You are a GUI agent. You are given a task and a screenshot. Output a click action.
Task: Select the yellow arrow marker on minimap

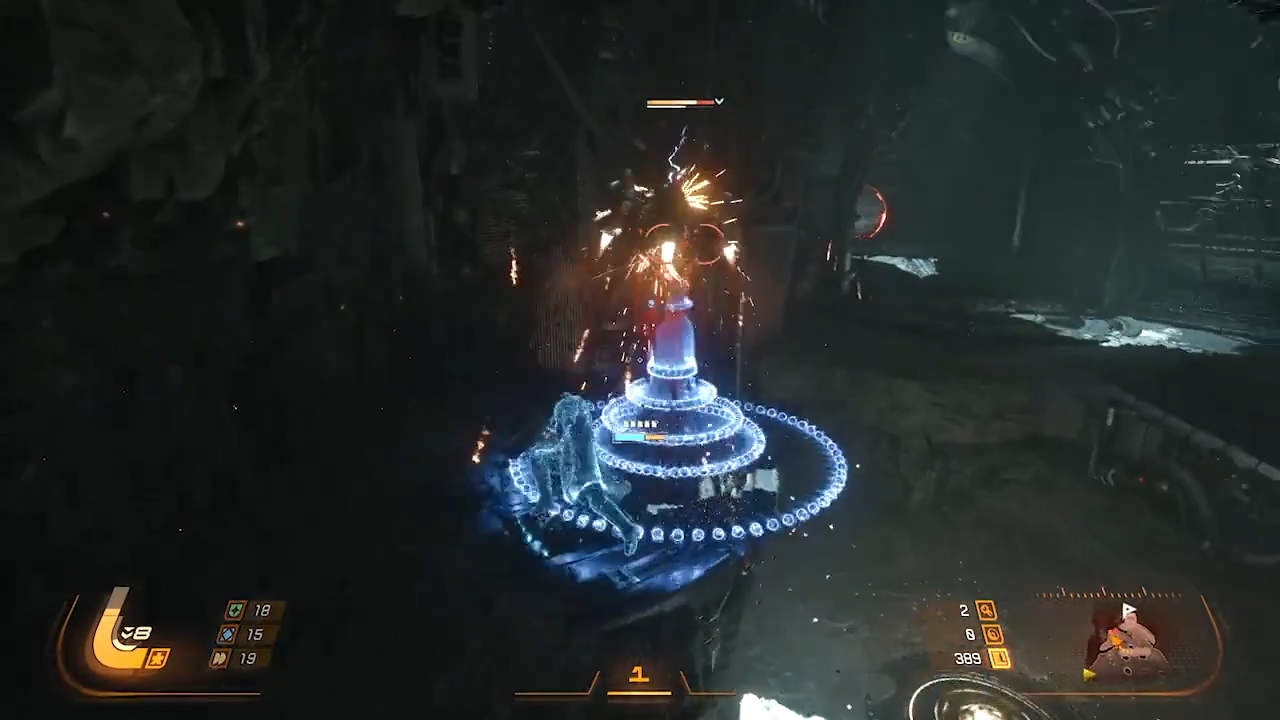1087,674
